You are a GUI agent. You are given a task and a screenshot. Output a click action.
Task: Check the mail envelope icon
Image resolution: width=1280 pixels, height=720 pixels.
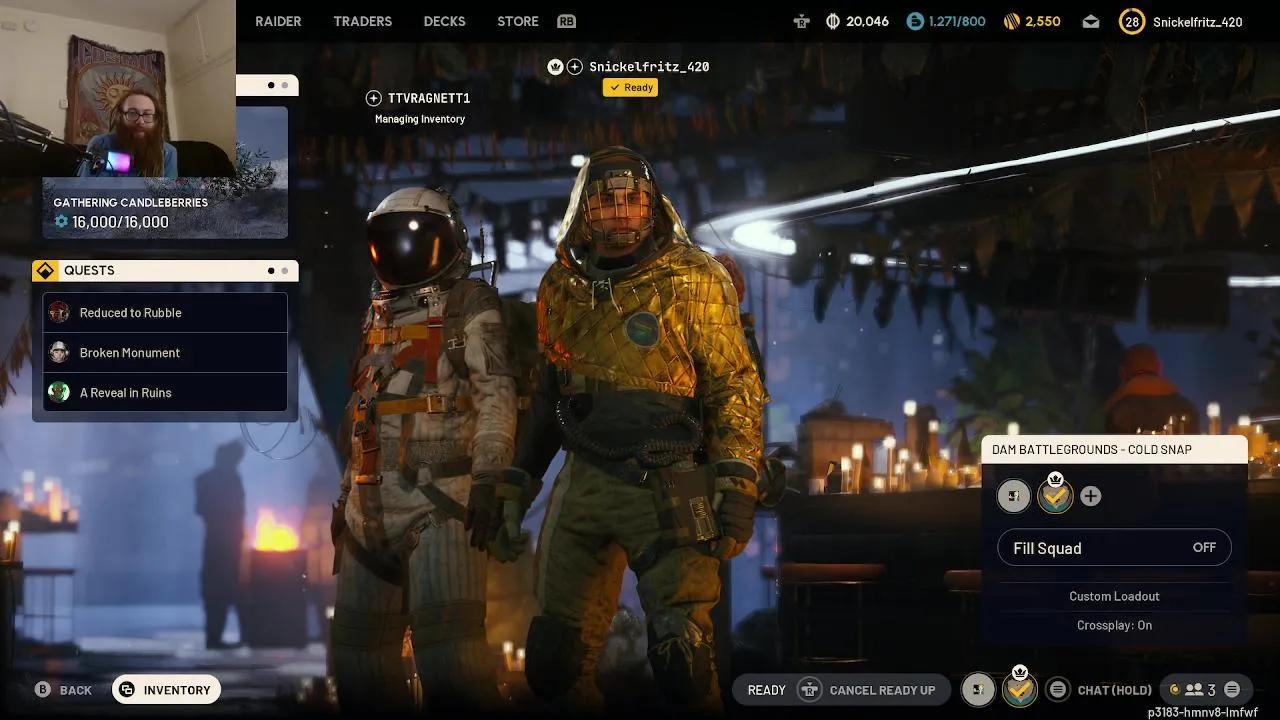1091,20
